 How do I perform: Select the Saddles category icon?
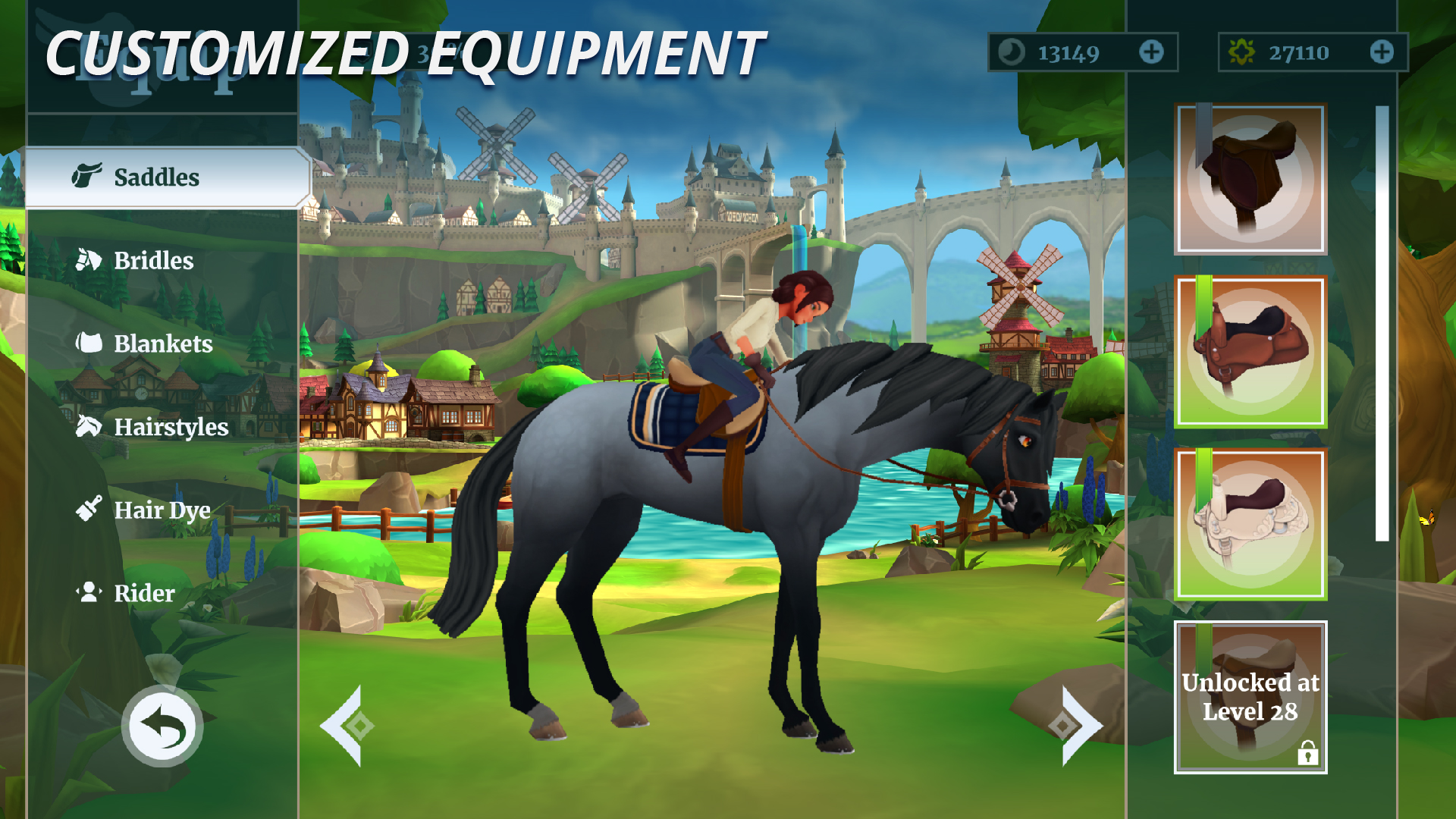point(89,176)
